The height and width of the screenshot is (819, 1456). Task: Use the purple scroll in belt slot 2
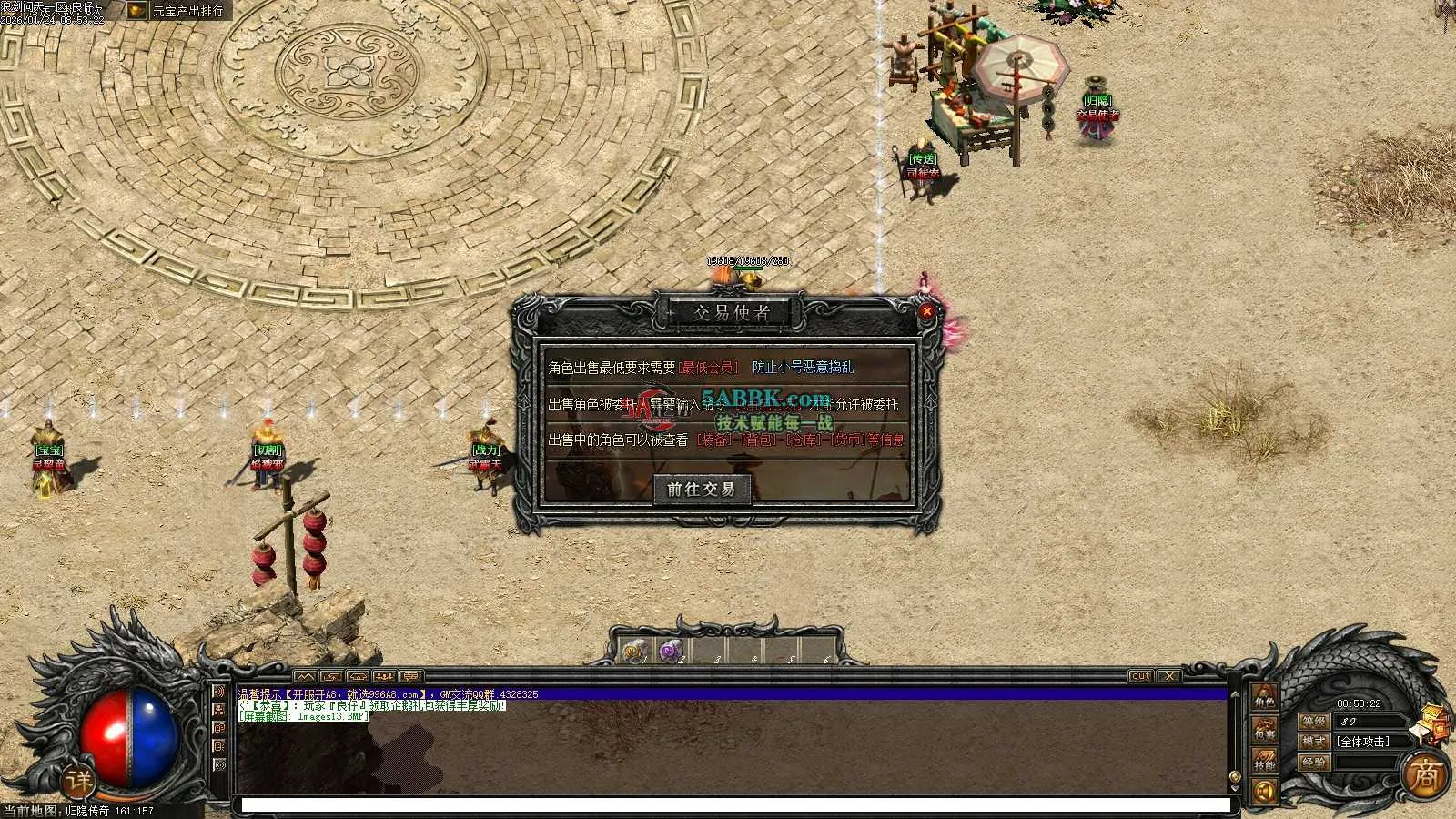[x=672, y=652]
